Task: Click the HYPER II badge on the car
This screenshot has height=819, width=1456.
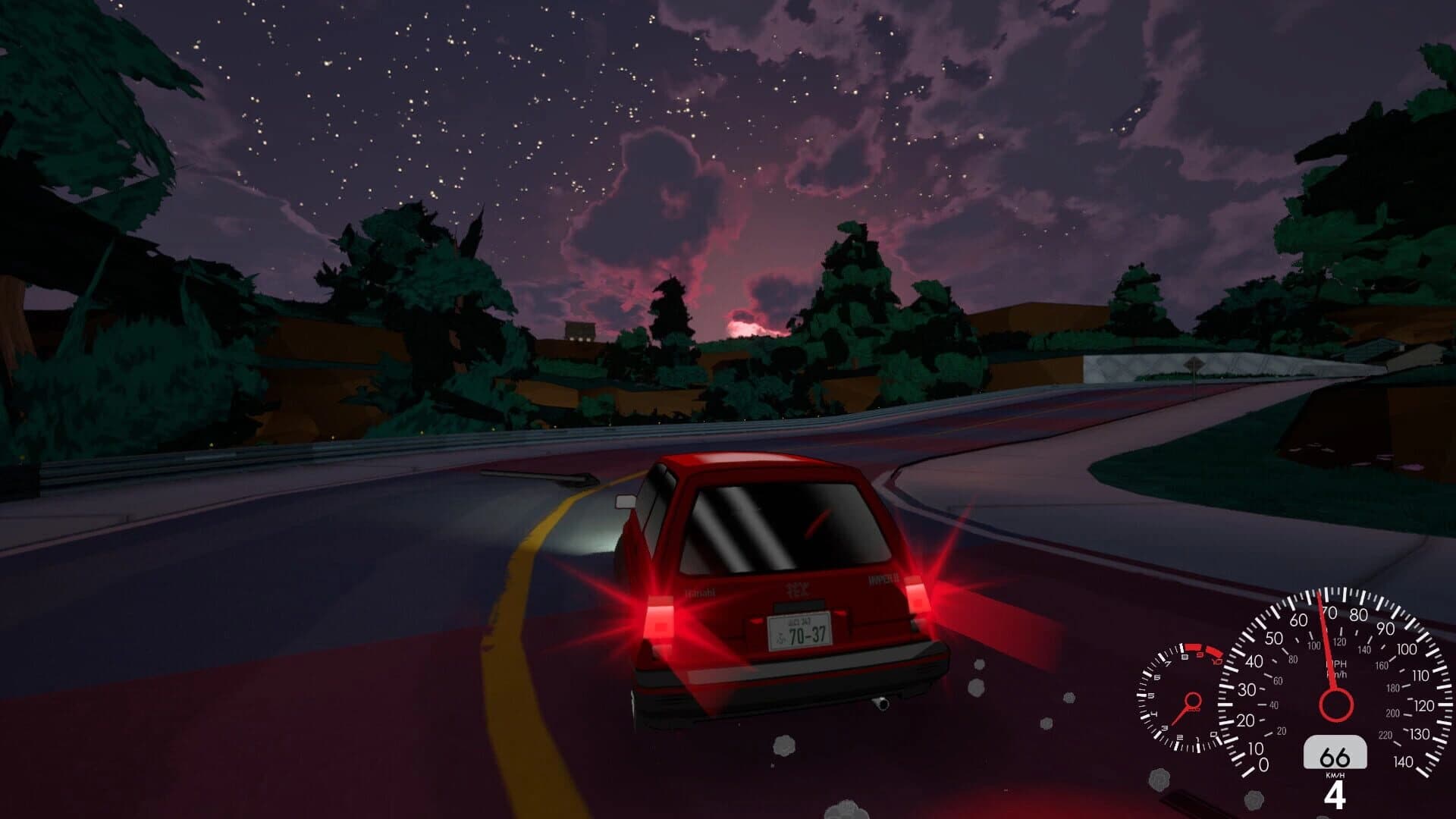Action: [x=883, y=578]
